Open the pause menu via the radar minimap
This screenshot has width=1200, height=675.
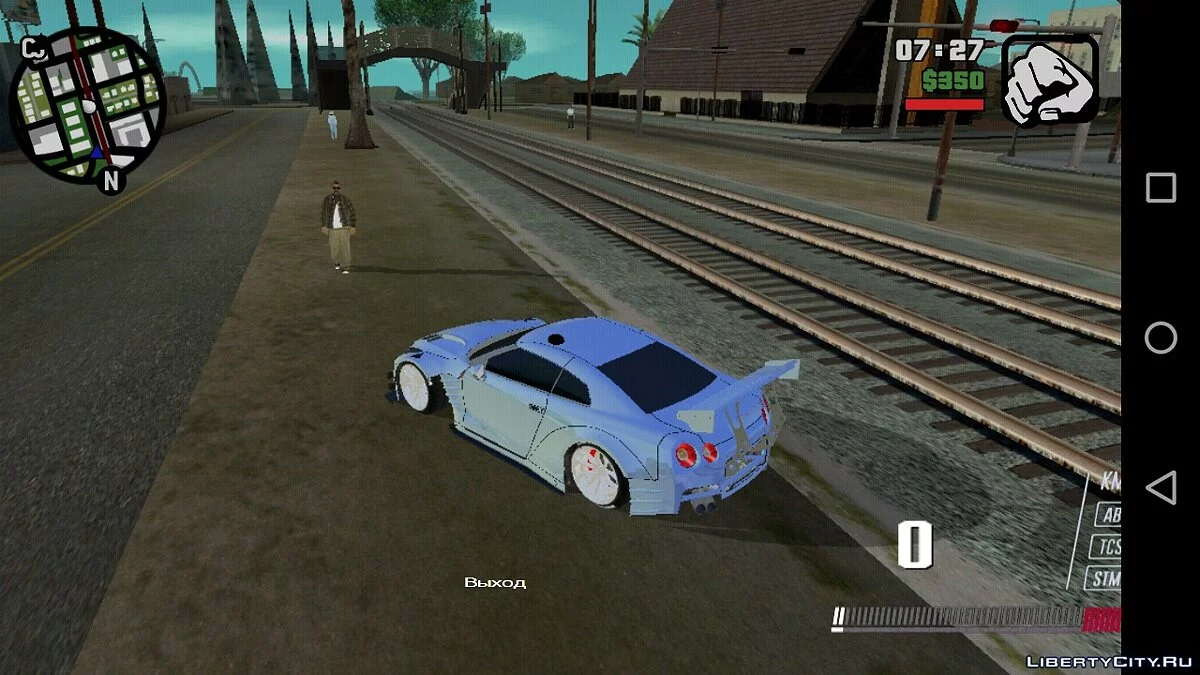[87, 105]
